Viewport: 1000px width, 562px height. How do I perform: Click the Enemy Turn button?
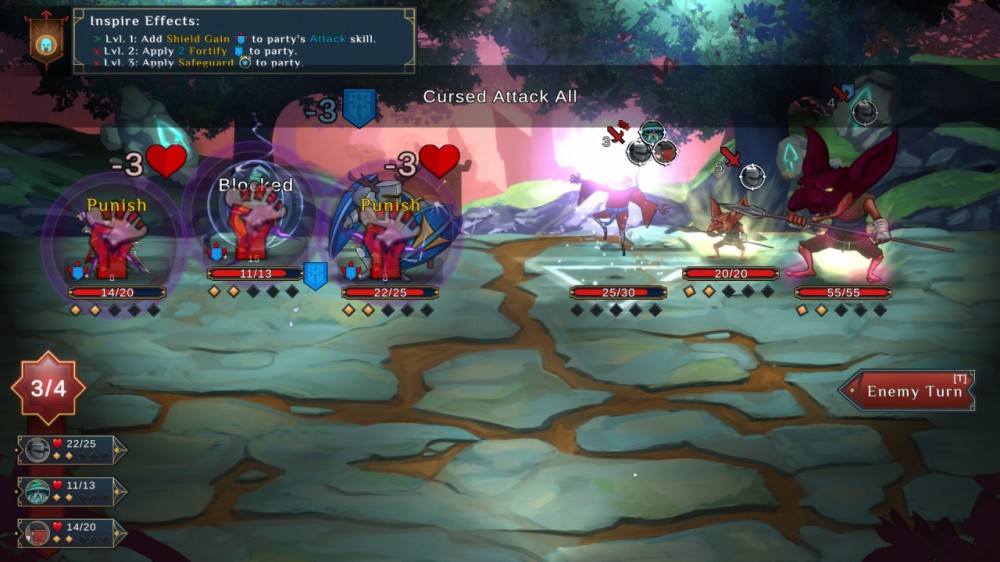906,391
